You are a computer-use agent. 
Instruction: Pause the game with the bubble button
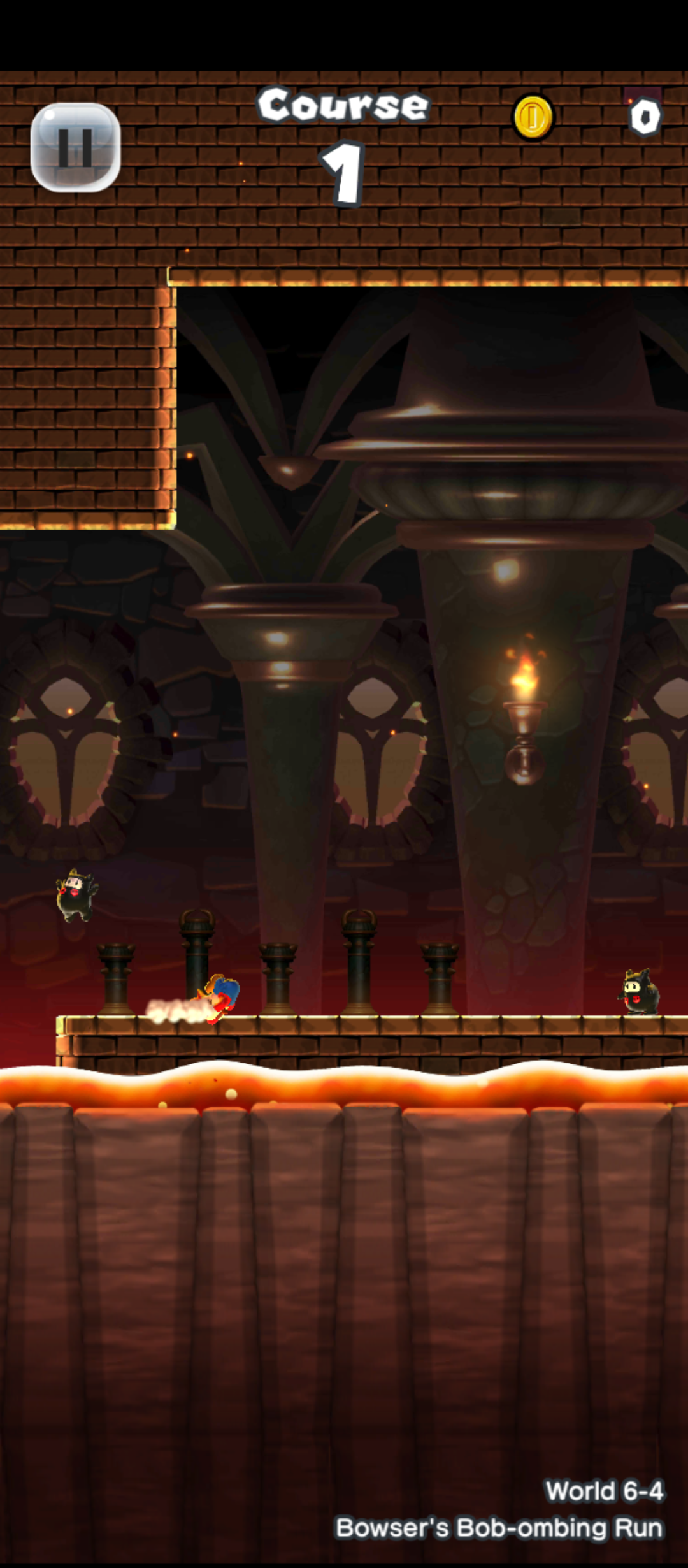tap(76, 147)
